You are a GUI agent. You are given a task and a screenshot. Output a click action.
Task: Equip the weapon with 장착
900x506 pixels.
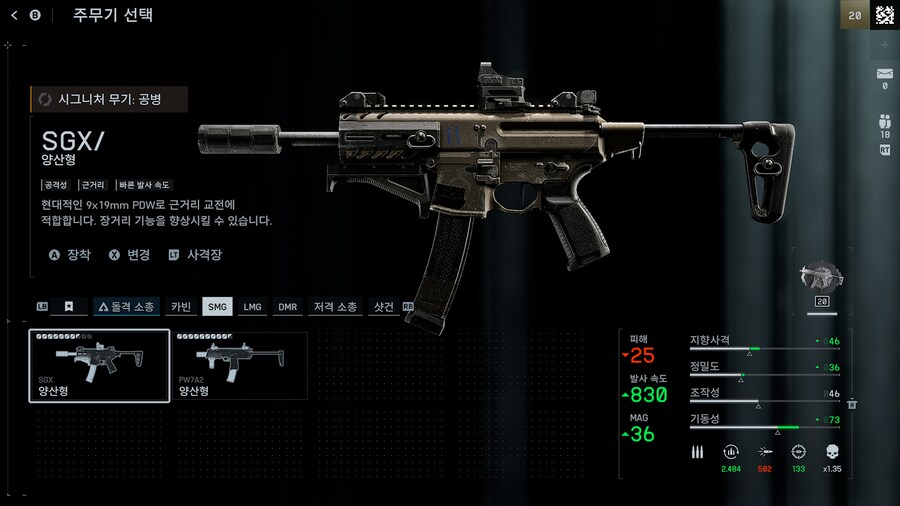pyautogui.click(x=70, y=255)
